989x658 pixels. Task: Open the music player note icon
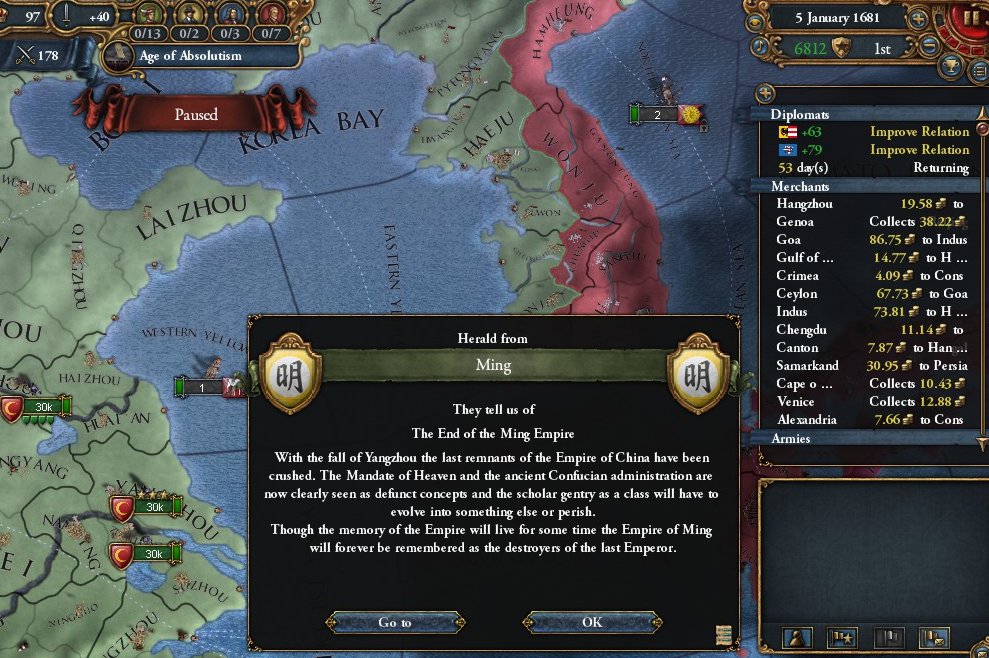759,46
